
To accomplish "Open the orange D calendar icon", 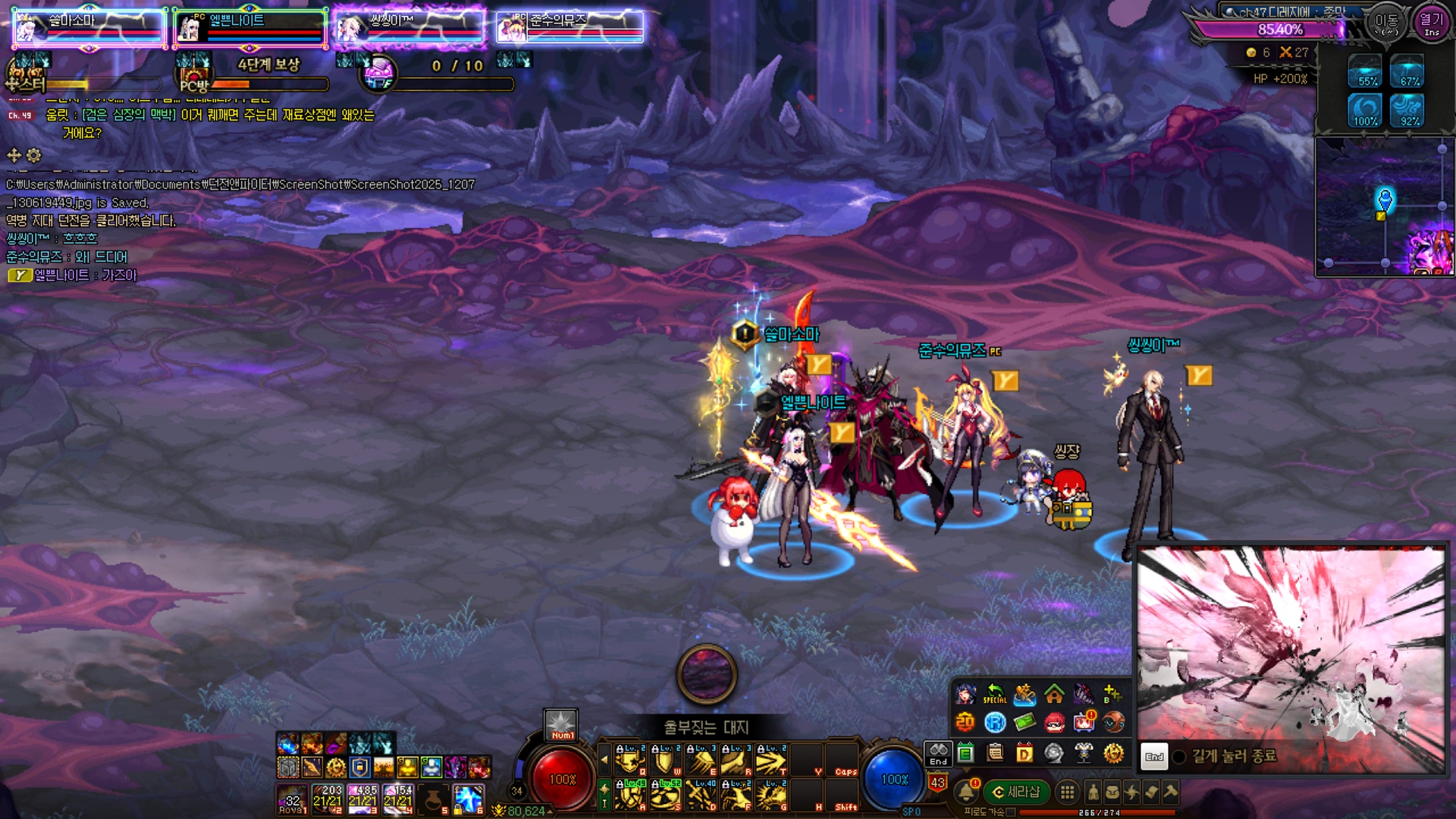I will pos(1025,753).
